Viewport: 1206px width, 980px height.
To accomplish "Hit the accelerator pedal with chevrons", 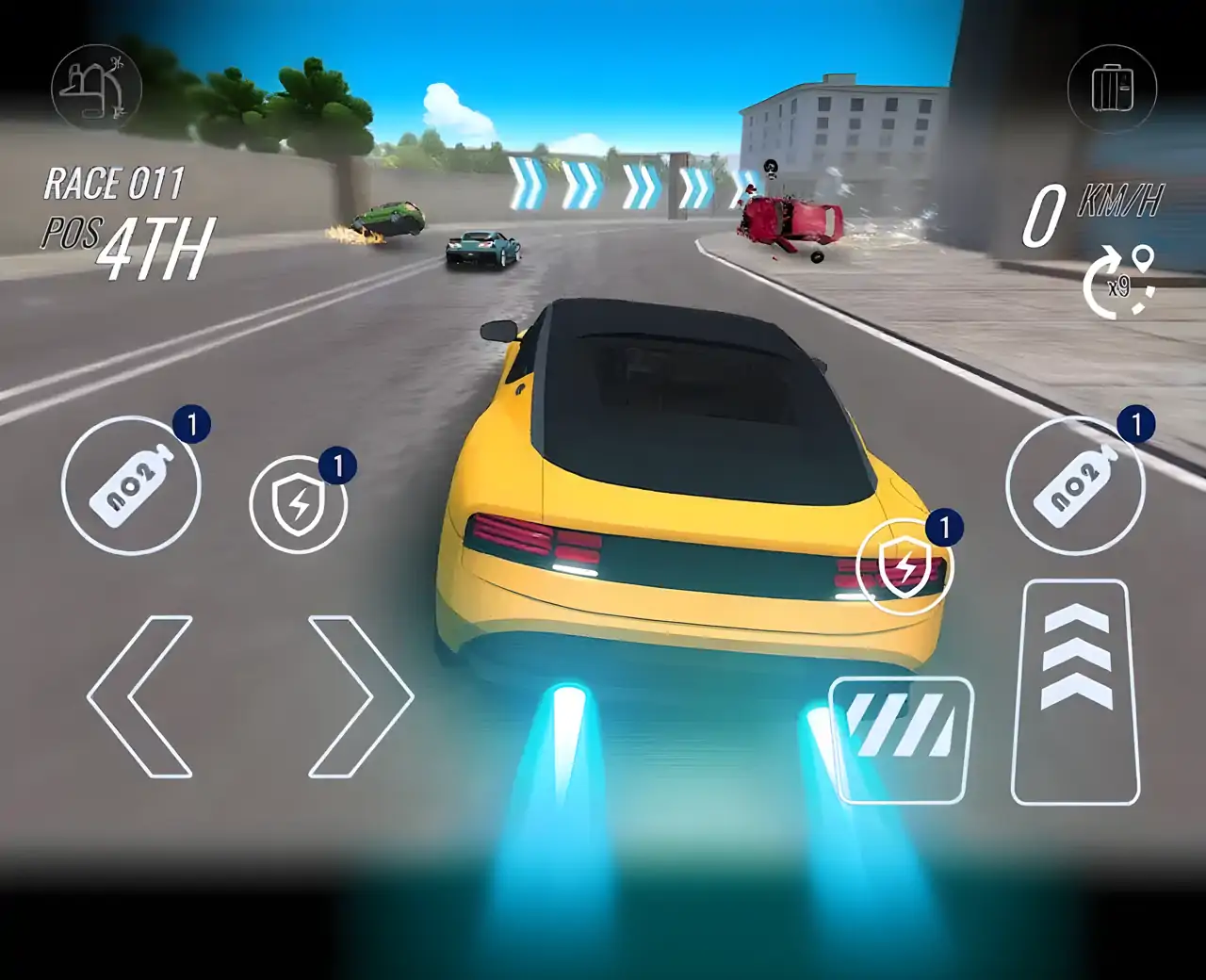I will 1075,693.
